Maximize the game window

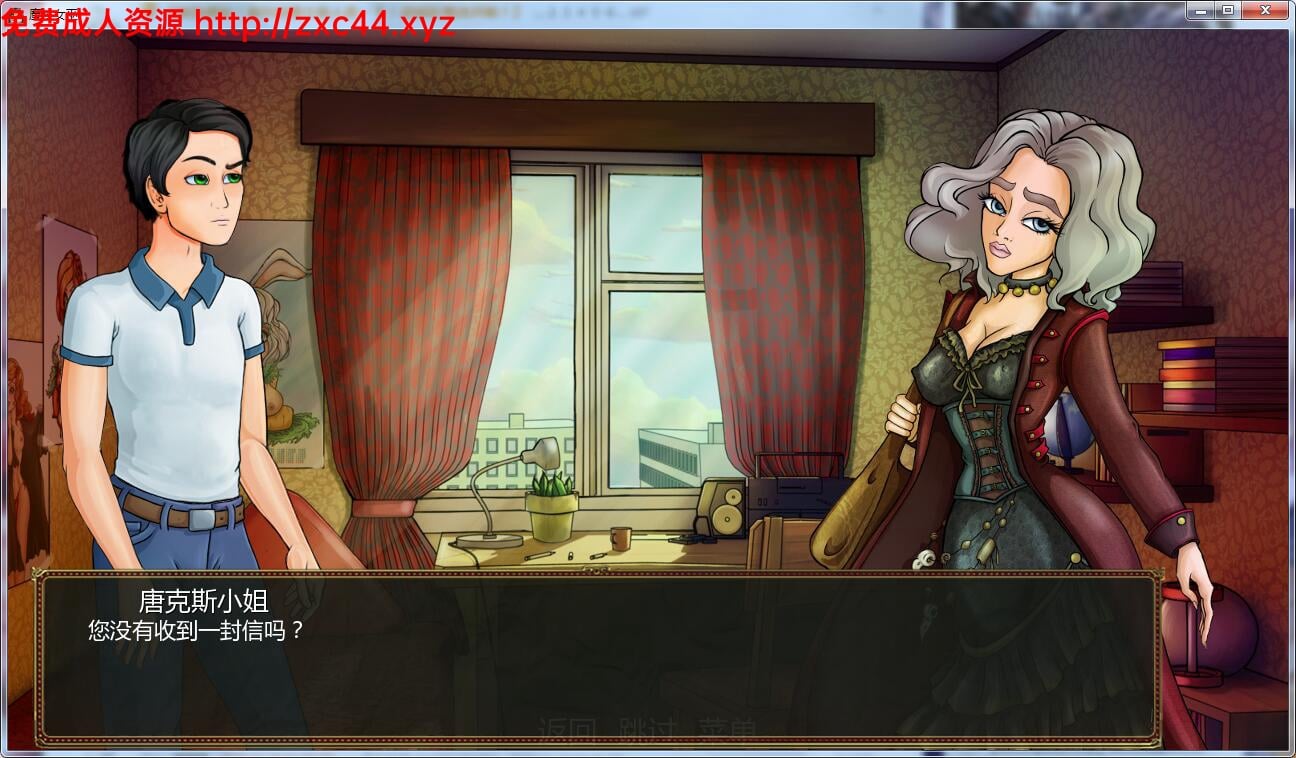(x=1226, y=10)
